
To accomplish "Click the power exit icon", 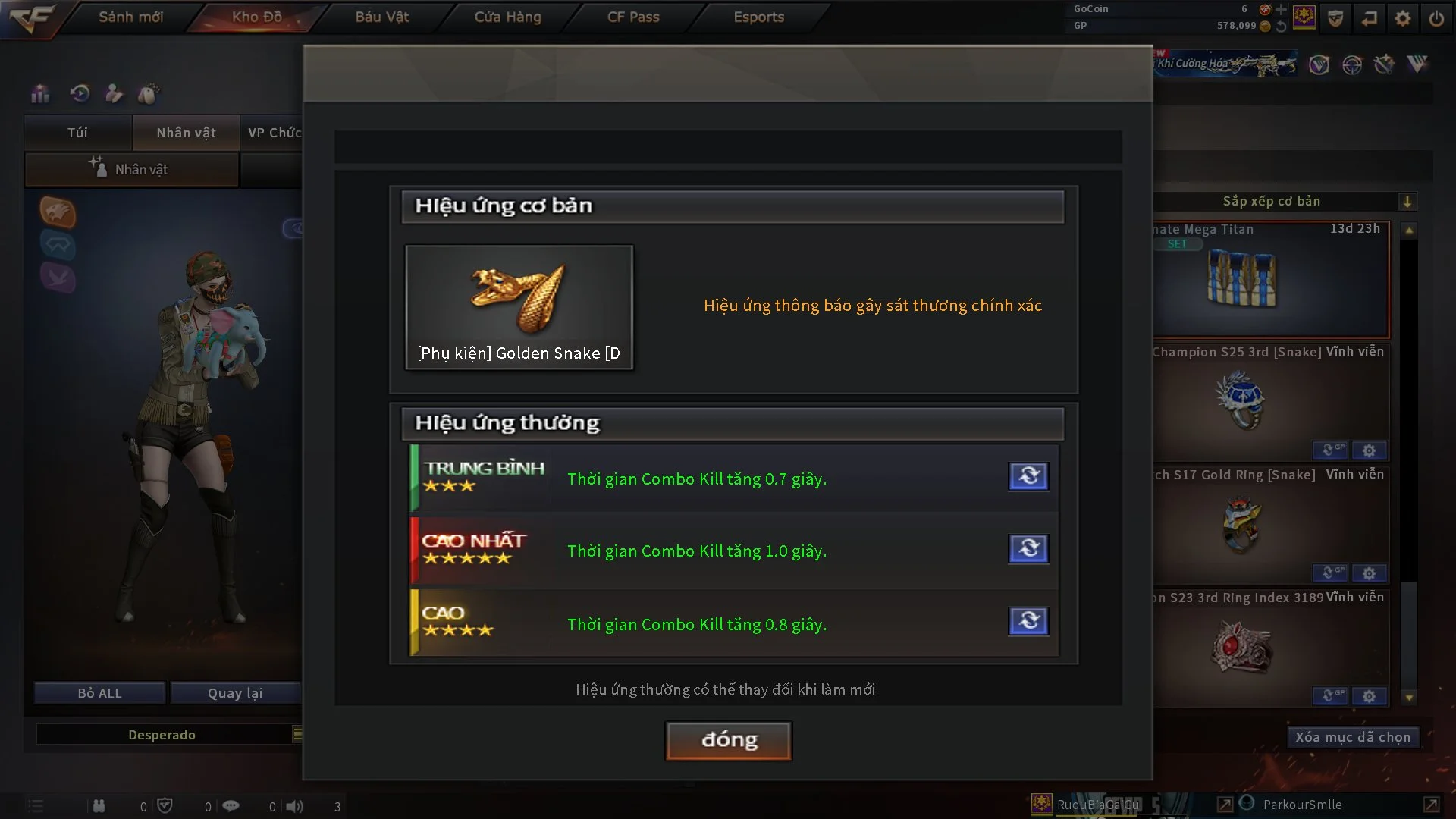I will [1436, 18].
